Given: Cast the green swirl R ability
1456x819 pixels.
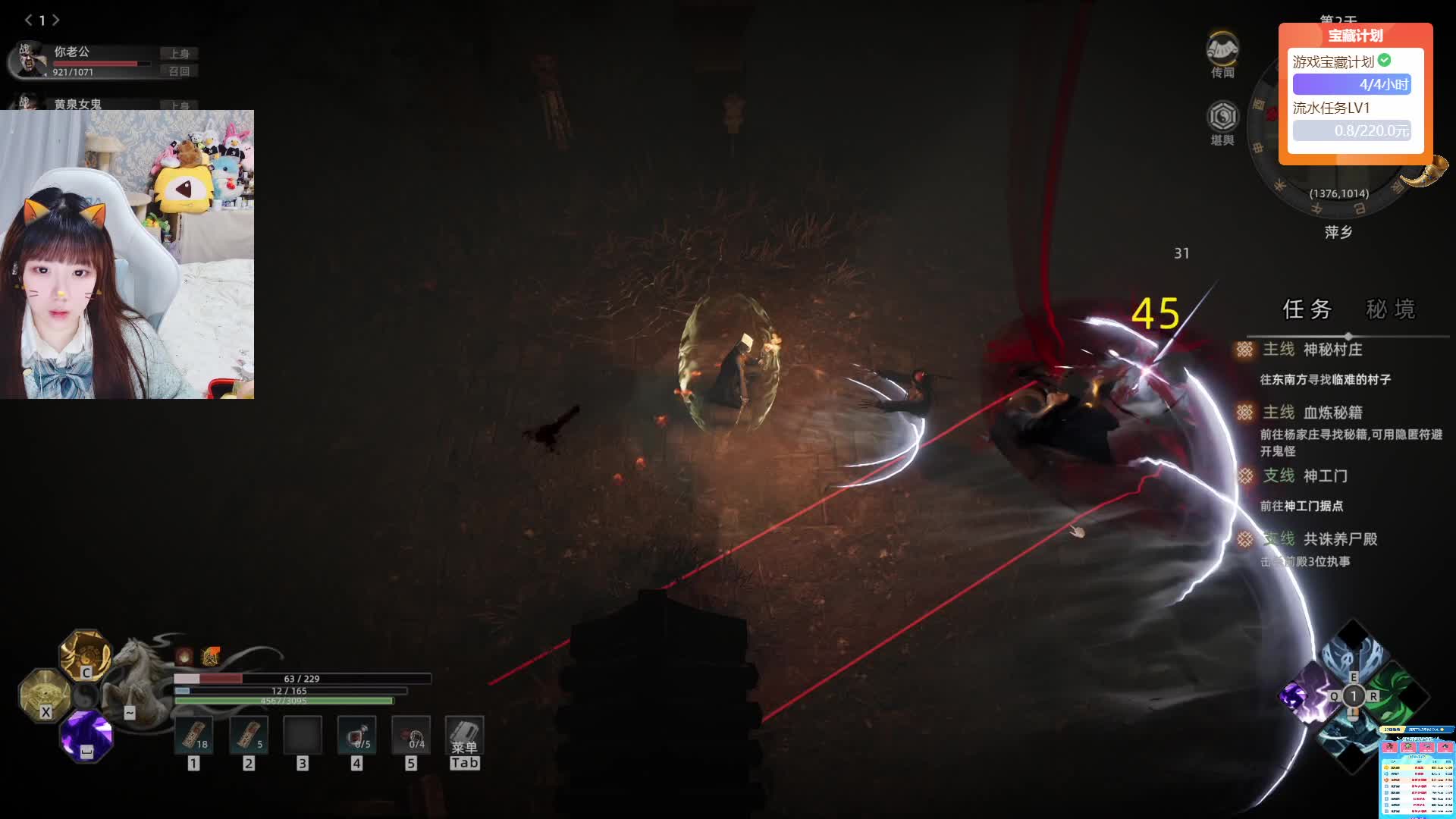Looking at the screenshot, I should click(1395, 695).
